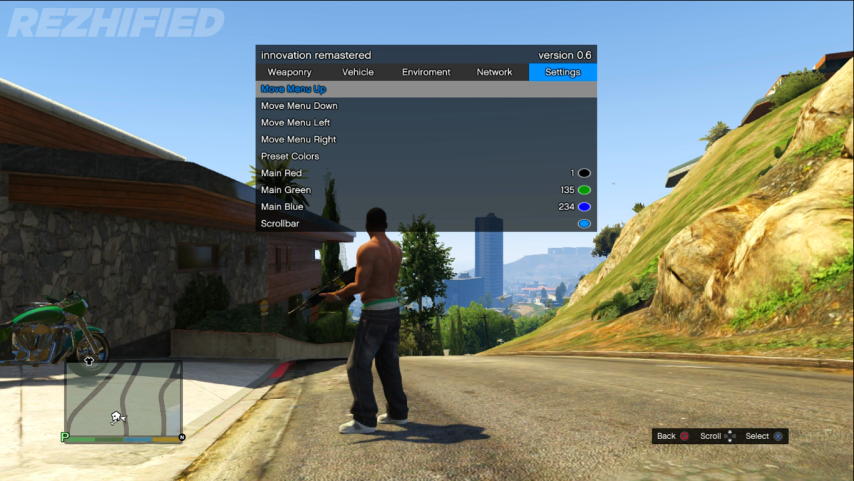
Task: Choose Move Menu Right entry
Action: (x=298, y=140)
